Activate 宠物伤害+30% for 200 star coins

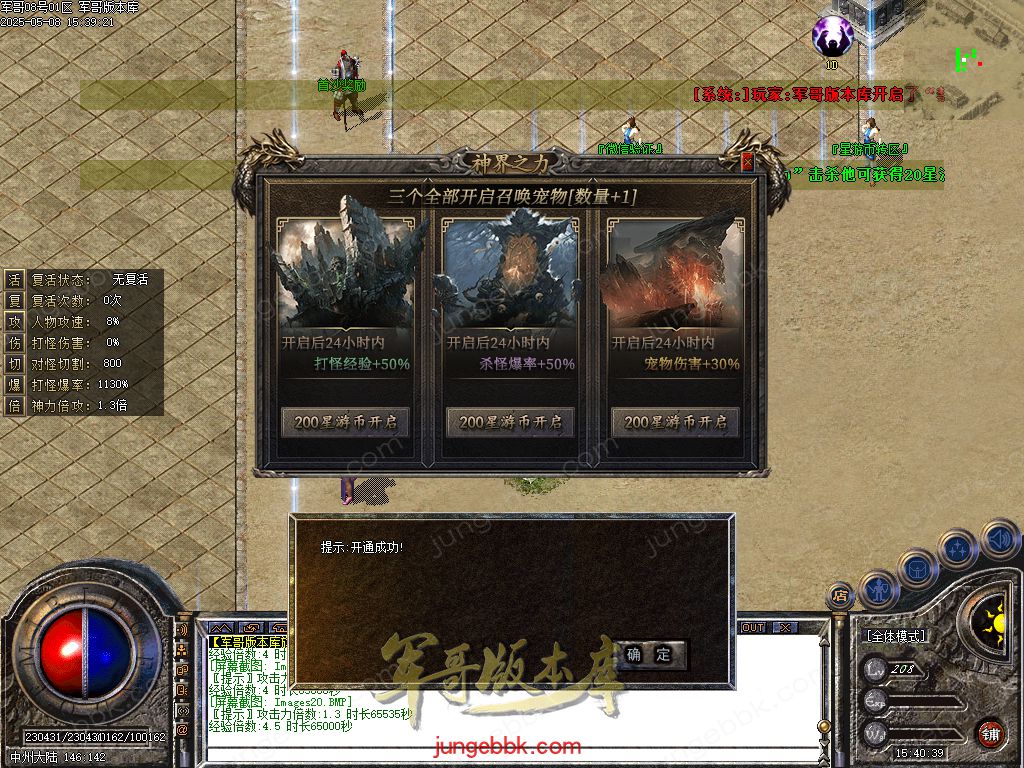tap(676, 422)
